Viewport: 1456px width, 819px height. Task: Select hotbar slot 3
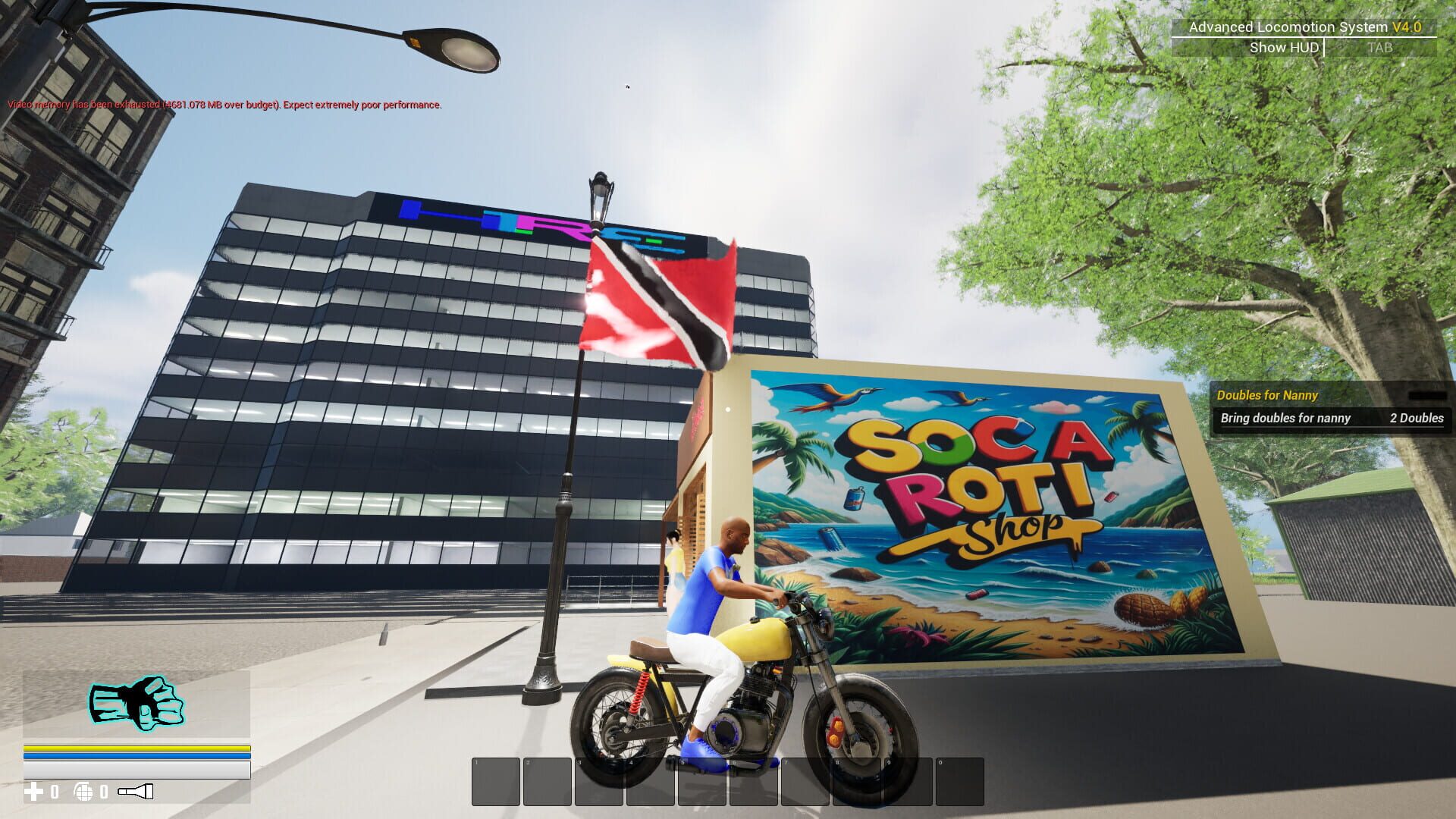point(599,781)
